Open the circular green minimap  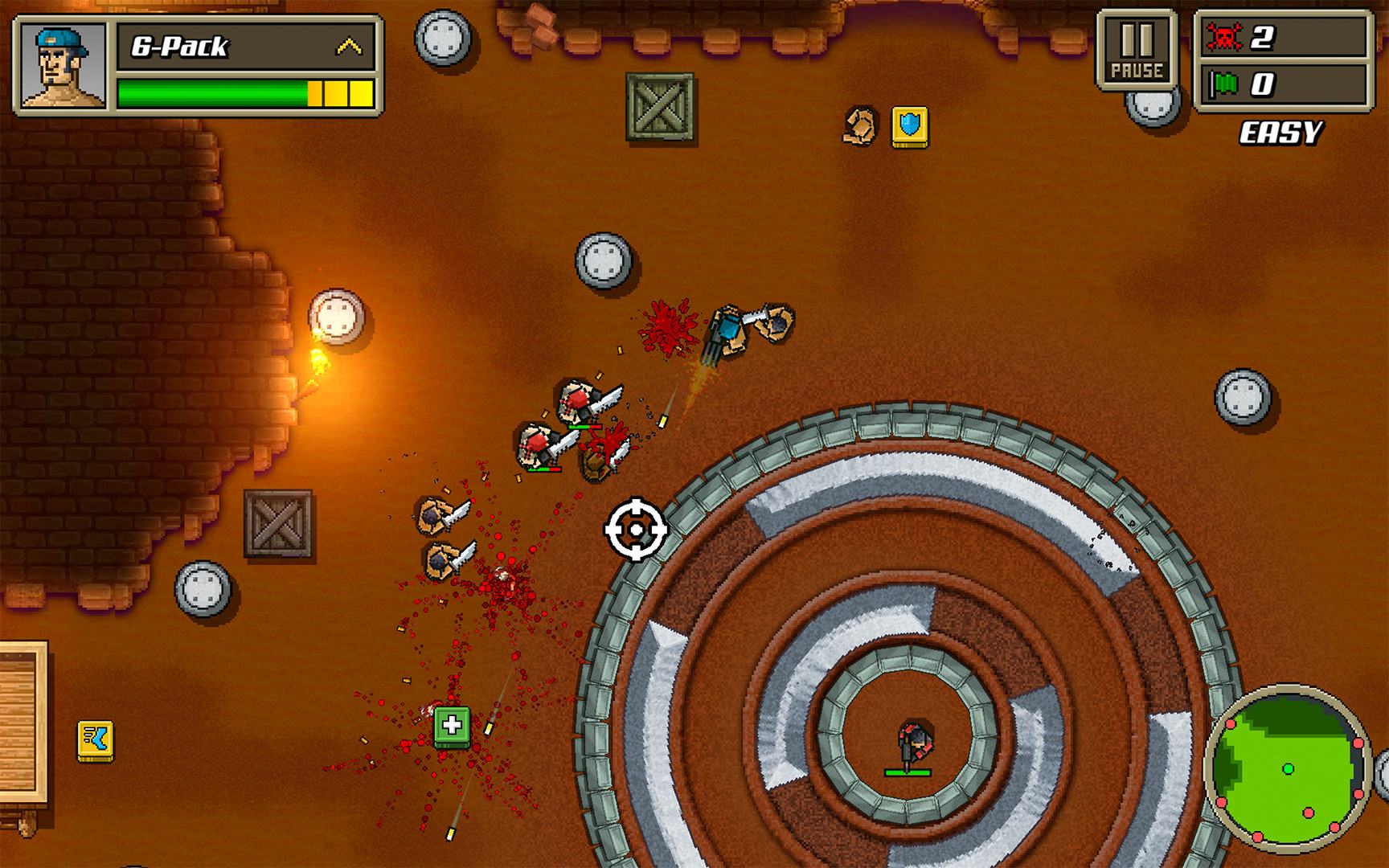click(x=1288, y=769)
